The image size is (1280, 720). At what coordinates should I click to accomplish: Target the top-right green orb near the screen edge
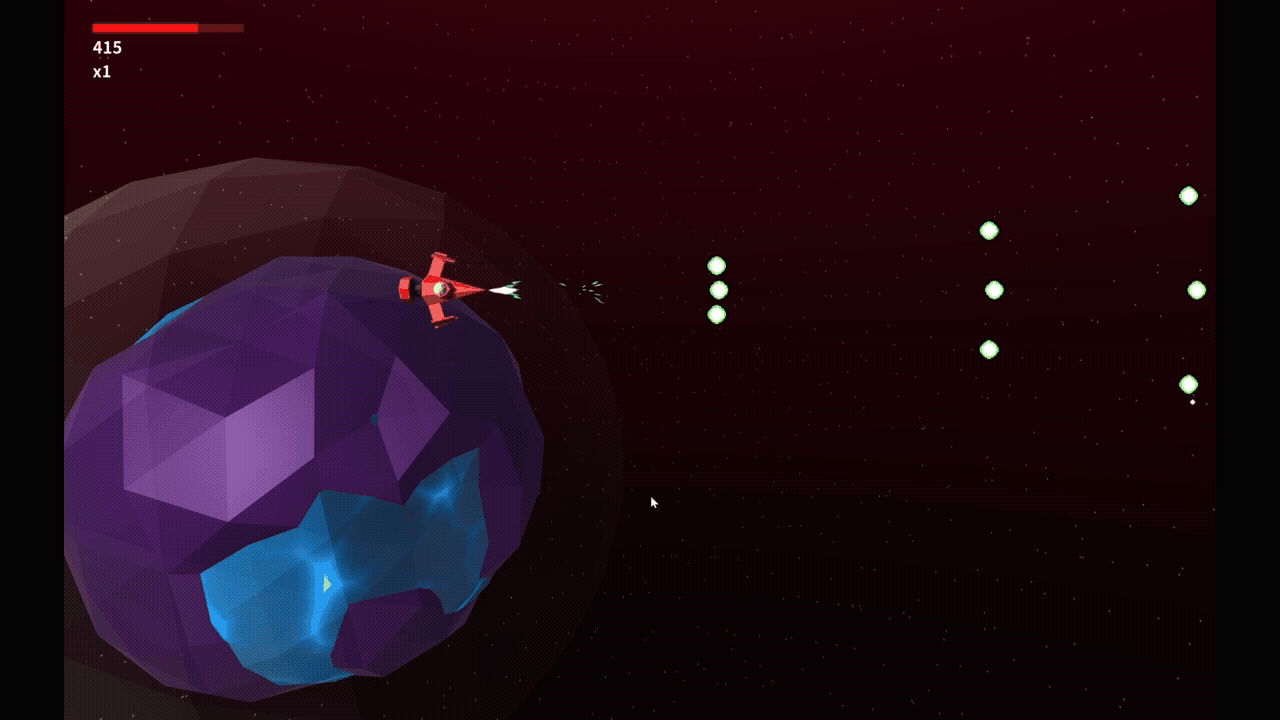tap(1189, 196)
